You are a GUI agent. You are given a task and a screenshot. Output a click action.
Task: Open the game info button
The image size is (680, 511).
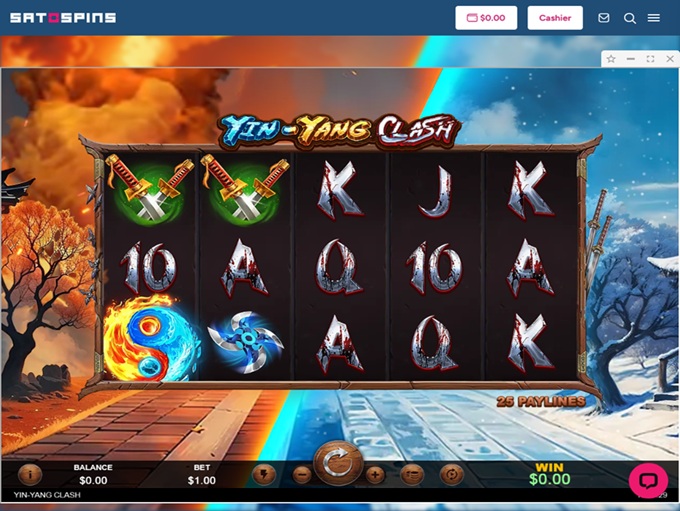[30, 474]
